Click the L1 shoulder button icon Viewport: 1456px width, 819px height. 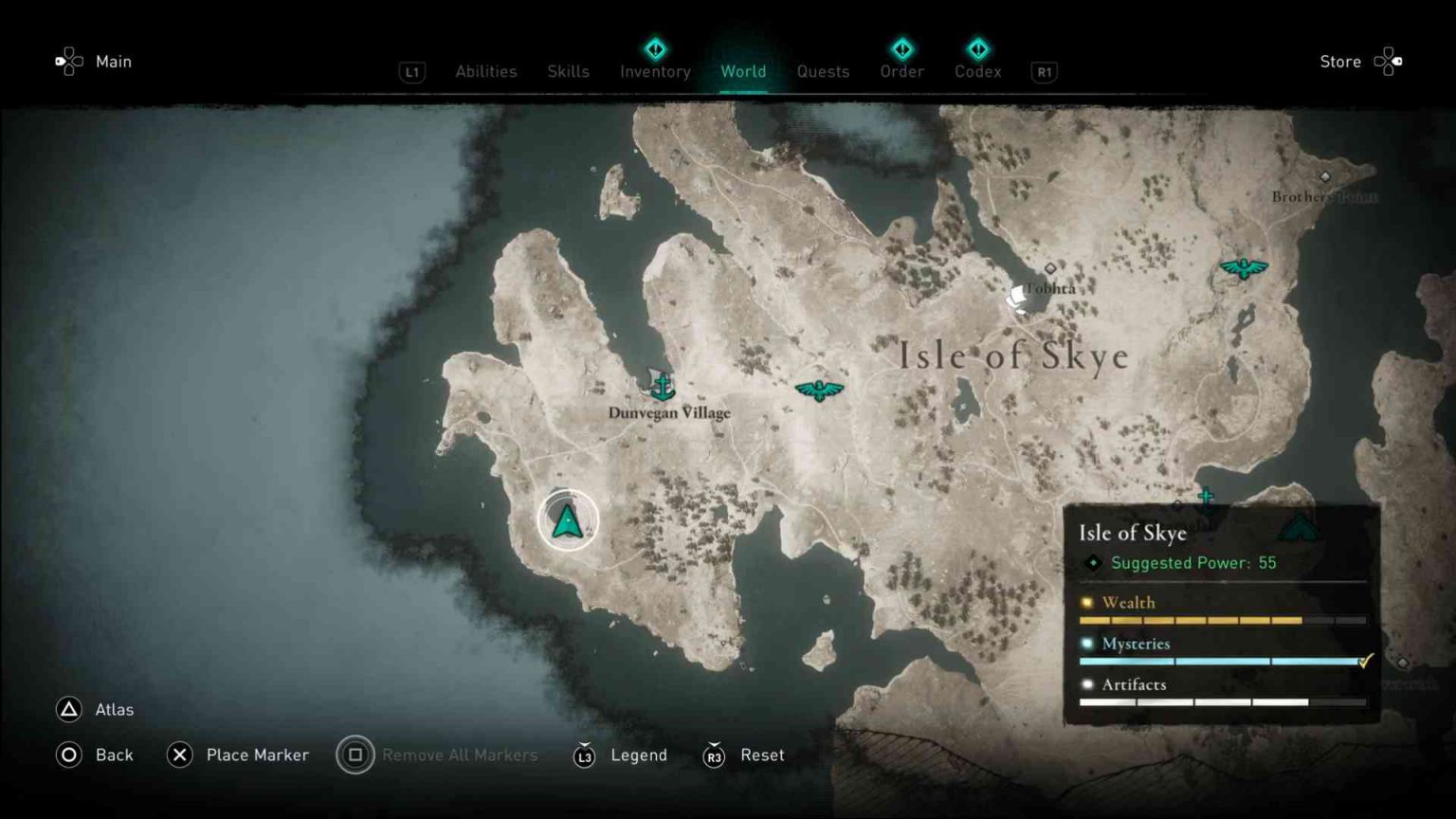point(411,71)
